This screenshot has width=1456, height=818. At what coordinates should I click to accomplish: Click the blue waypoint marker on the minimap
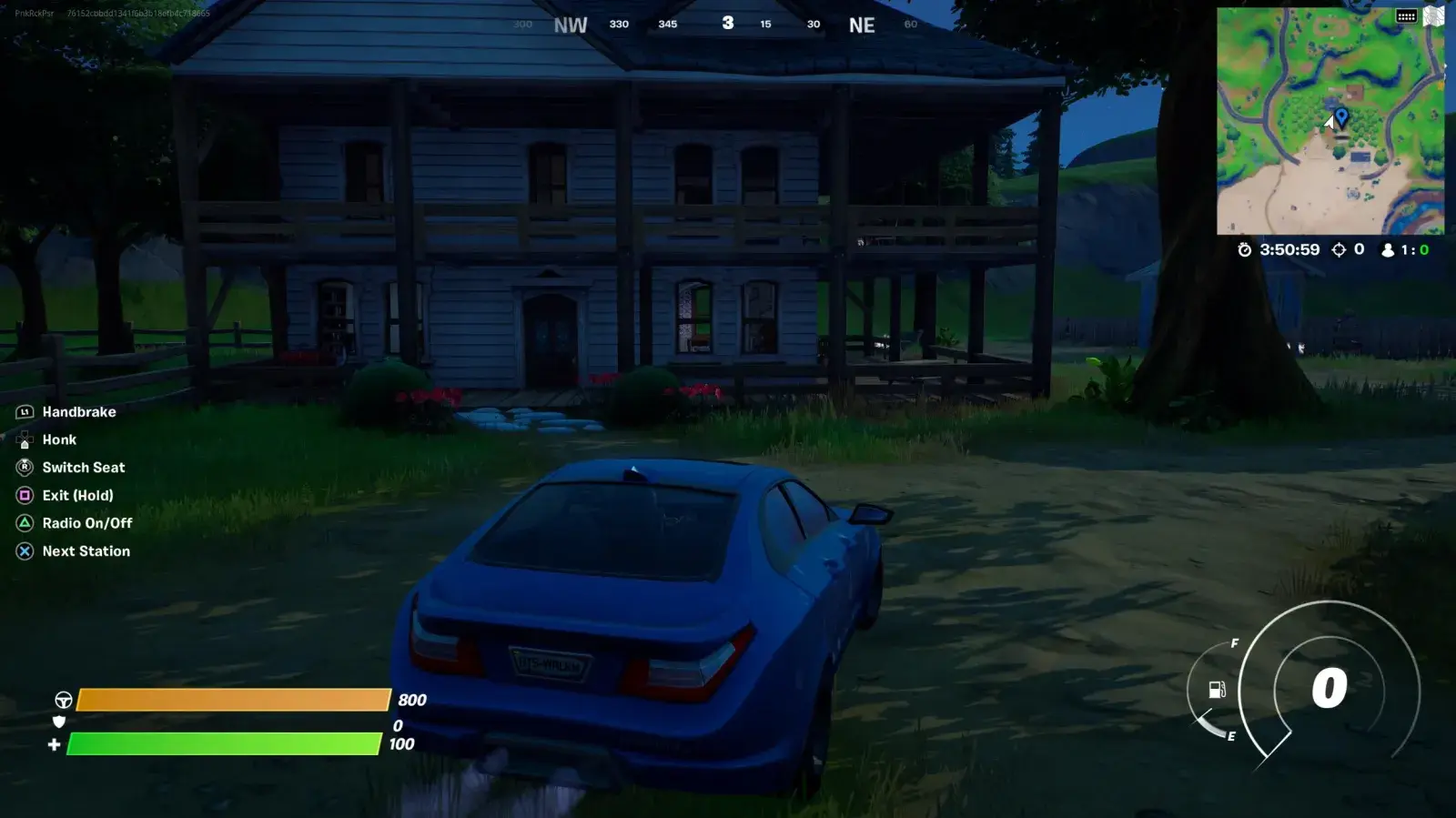1340,116
